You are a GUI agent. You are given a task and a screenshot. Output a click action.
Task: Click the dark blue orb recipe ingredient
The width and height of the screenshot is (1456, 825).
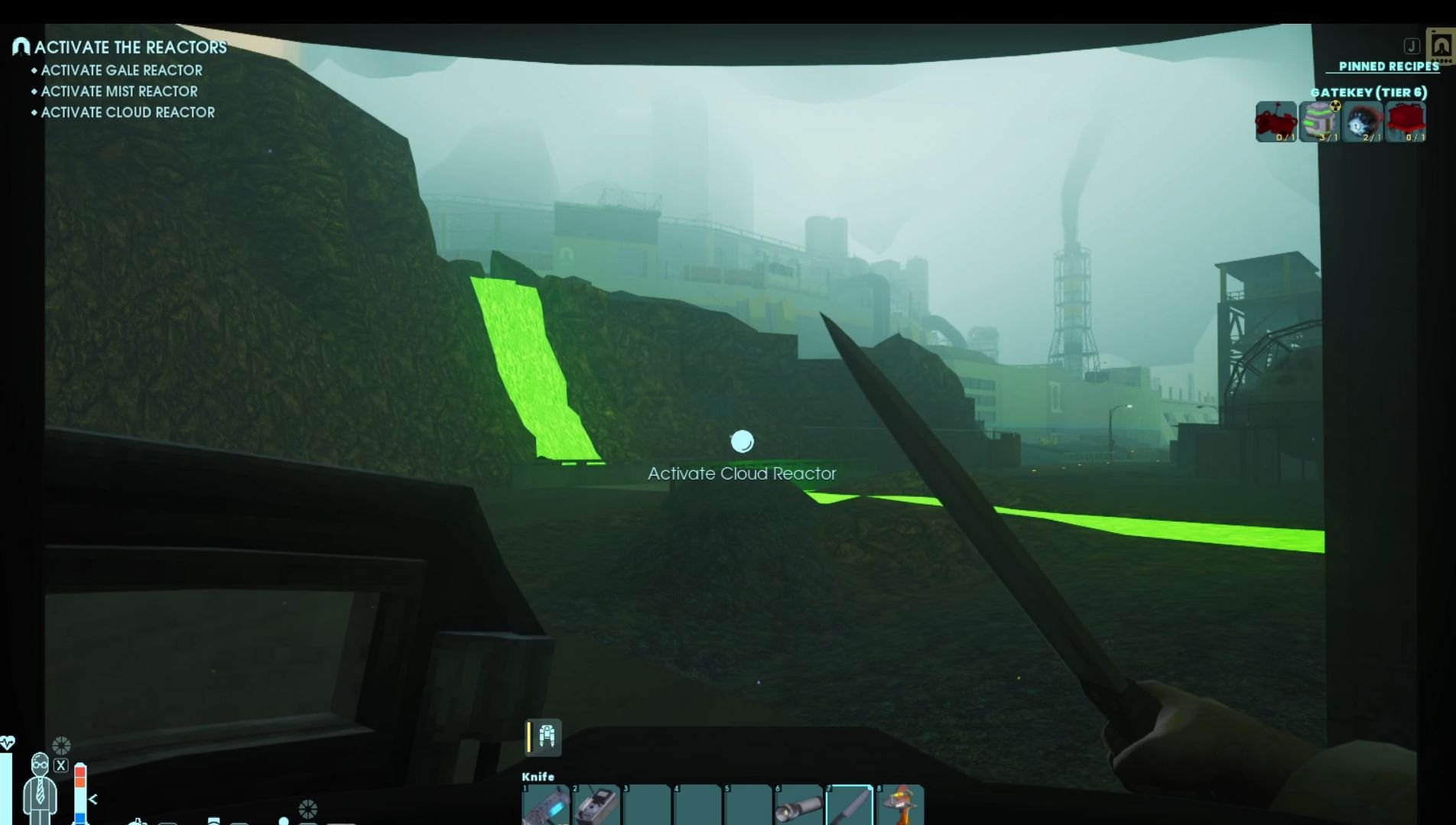(1363, 122)
